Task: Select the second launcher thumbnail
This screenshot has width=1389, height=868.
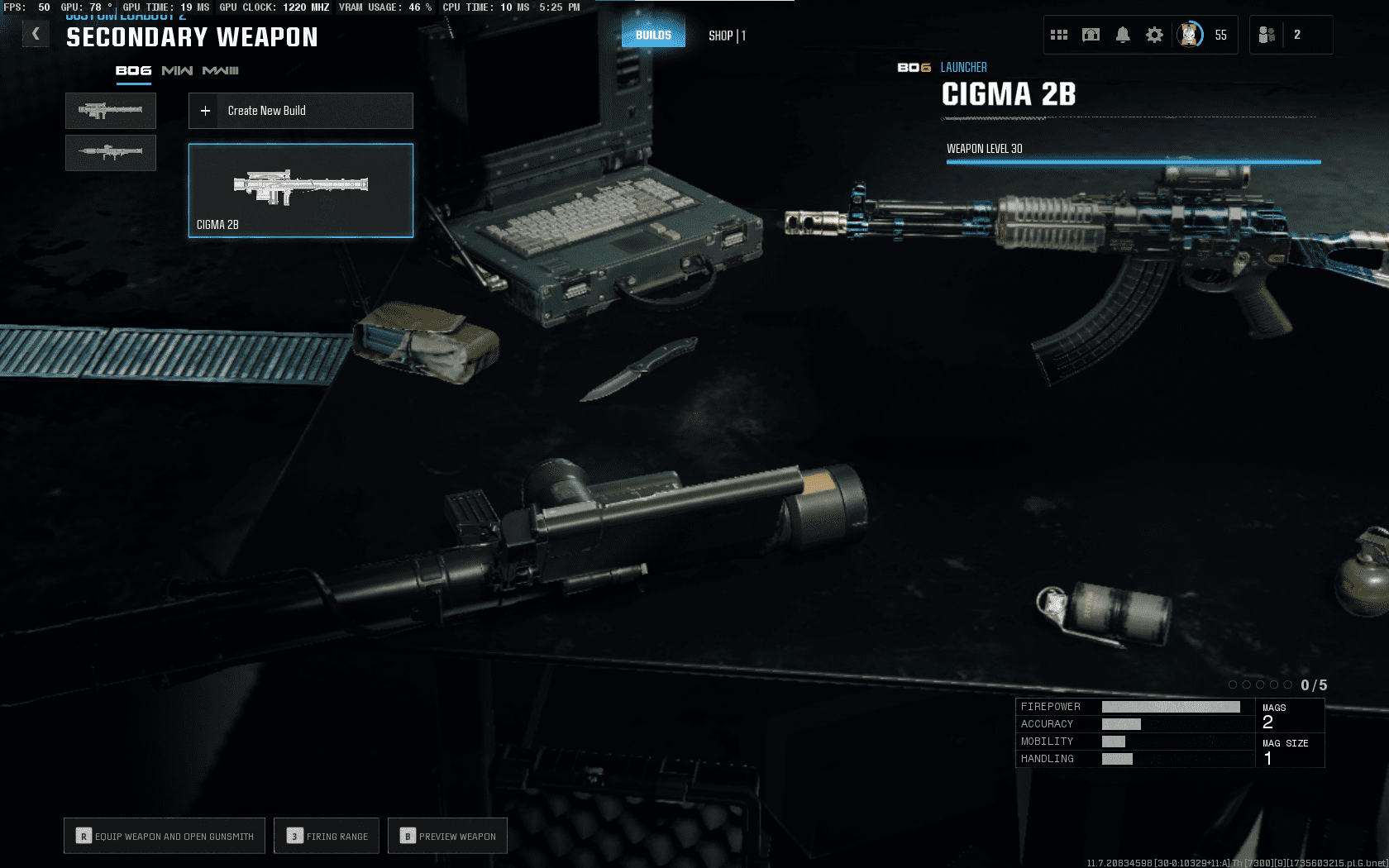Action: [111, 153]
